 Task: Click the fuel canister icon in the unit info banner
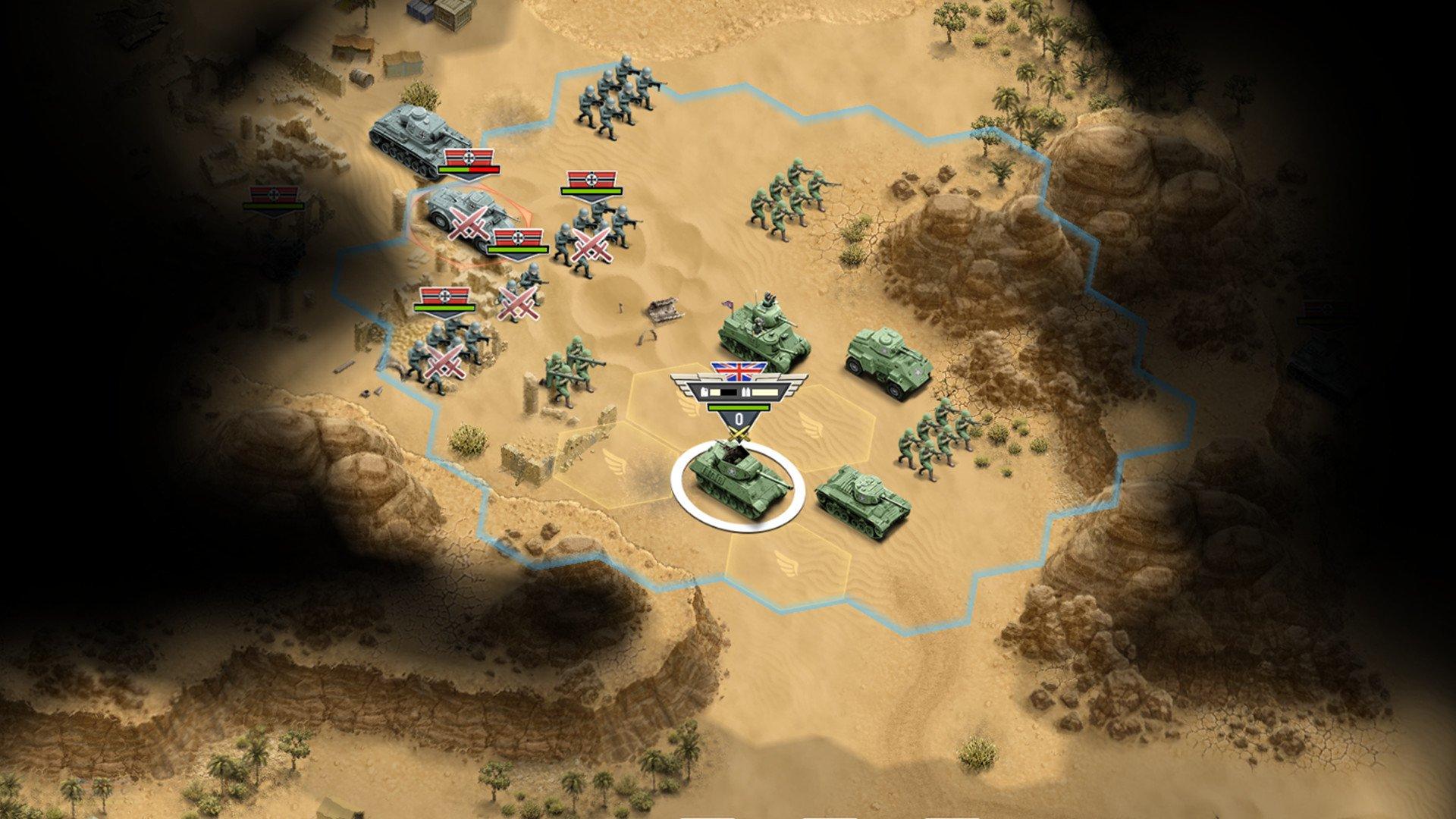(x=704, y=391)
